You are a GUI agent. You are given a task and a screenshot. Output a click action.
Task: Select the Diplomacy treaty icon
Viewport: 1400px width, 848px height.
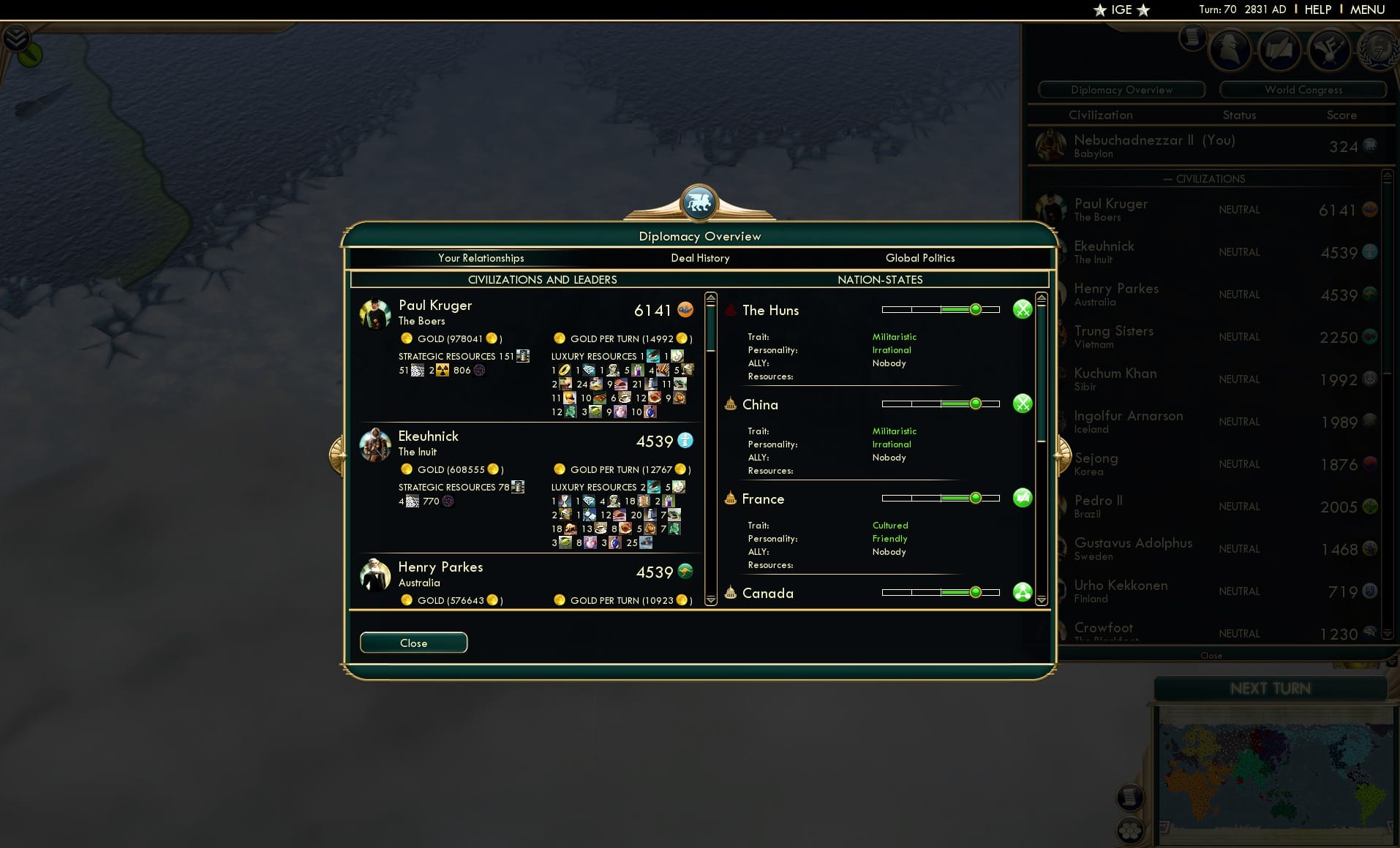(1280, 50)
